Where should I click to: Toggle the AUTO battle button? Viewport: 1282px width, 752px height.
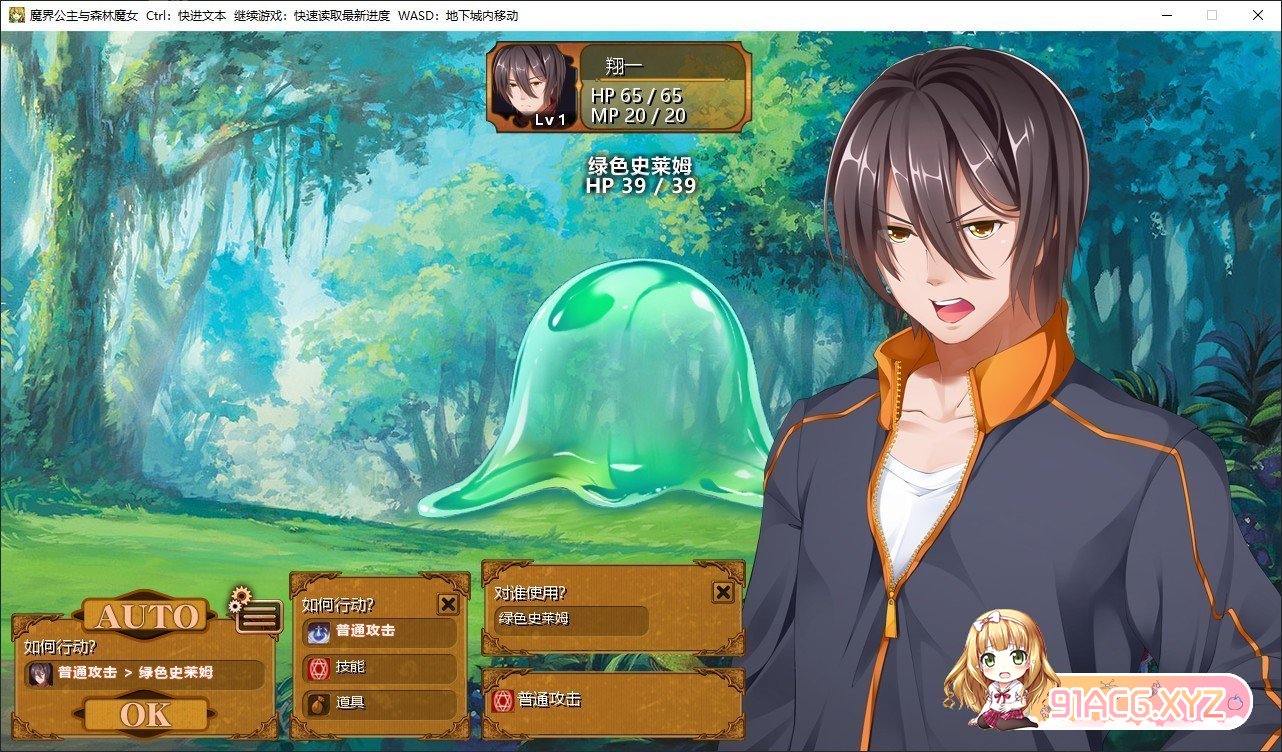[146, 617]
